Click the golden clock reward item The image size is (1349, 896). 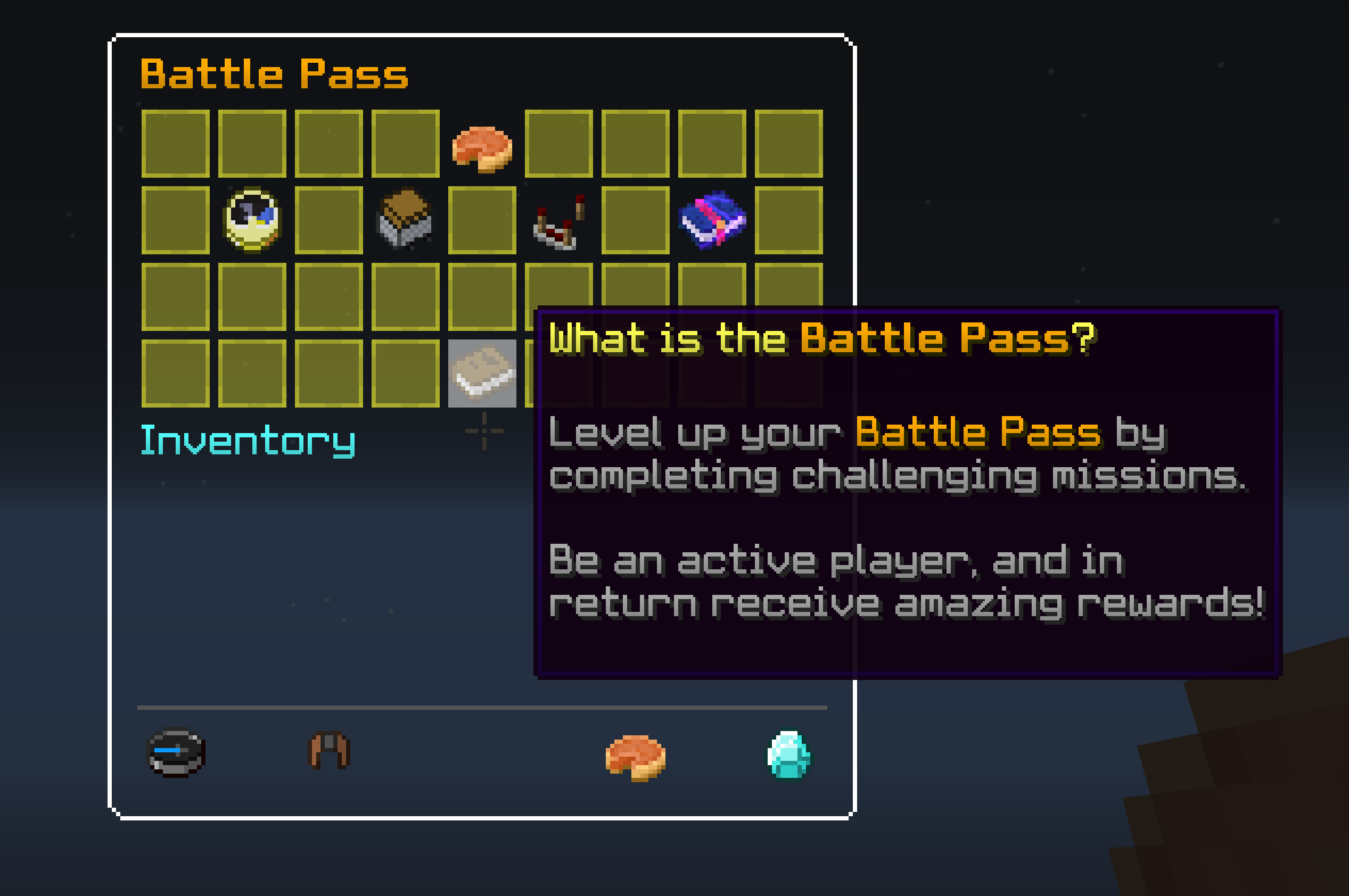point(251,222)
